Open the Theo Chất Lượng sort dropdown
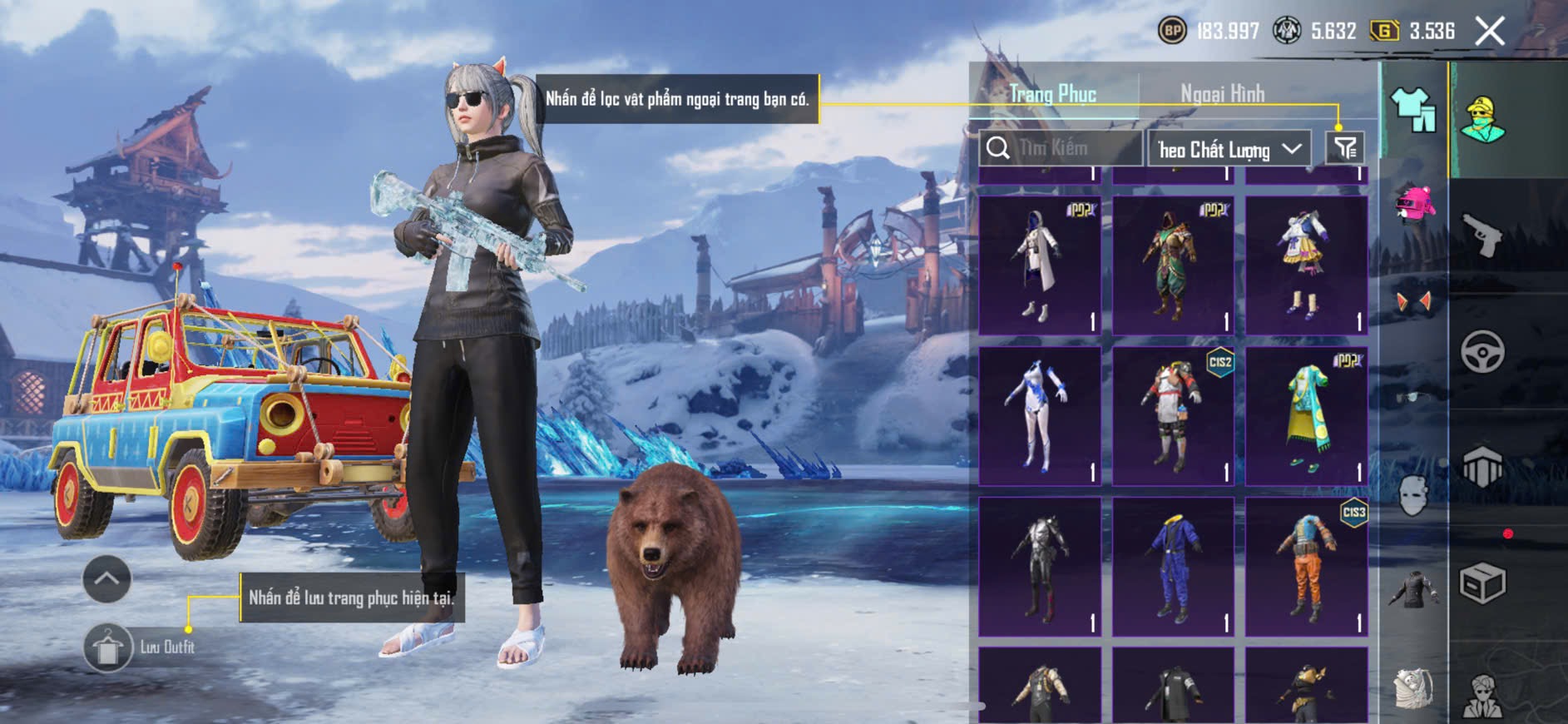1568x724 pixels. click(1228, 149)
